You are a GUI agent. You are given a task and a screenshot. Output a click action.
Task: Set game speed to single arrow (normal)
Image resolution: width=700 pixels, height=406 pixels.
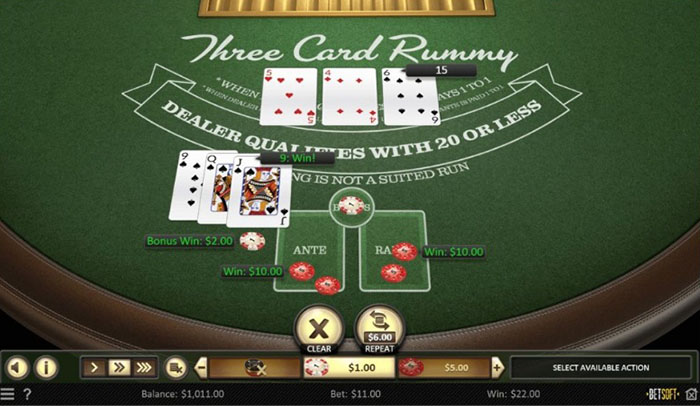point(94,367)
